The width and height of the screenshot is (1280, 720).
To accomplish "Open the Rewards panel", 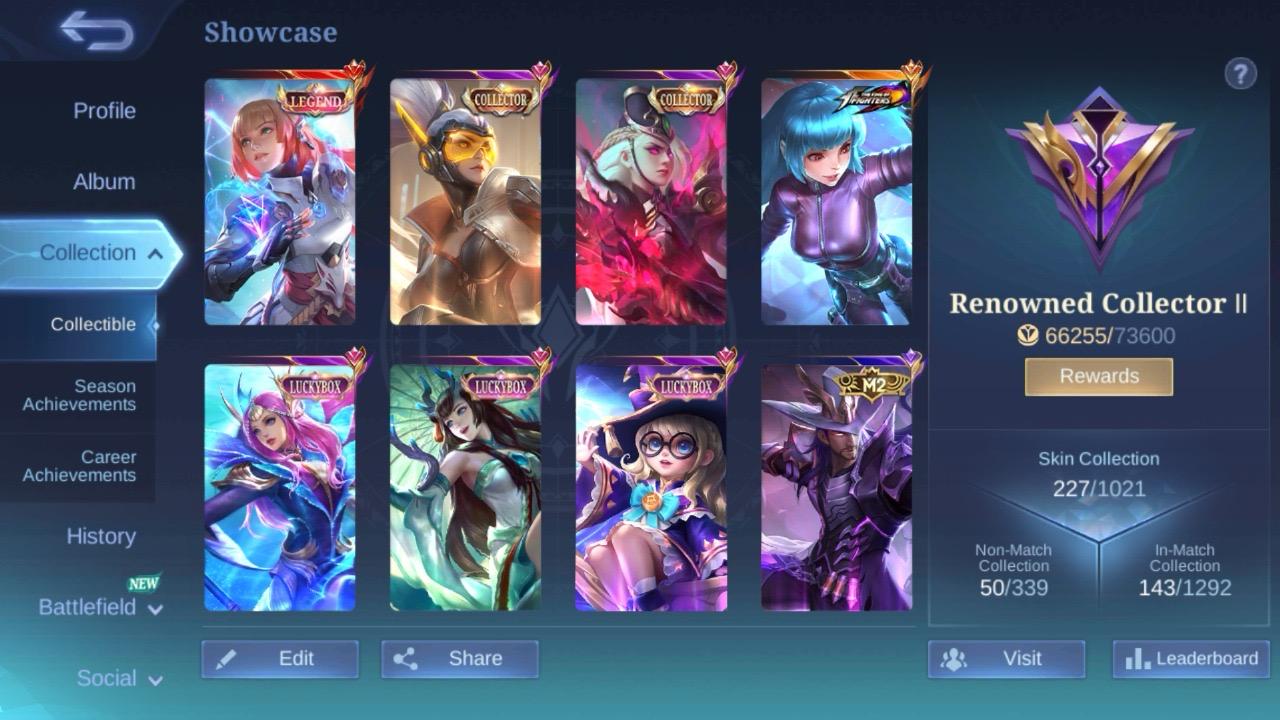I will point(1097,376).
